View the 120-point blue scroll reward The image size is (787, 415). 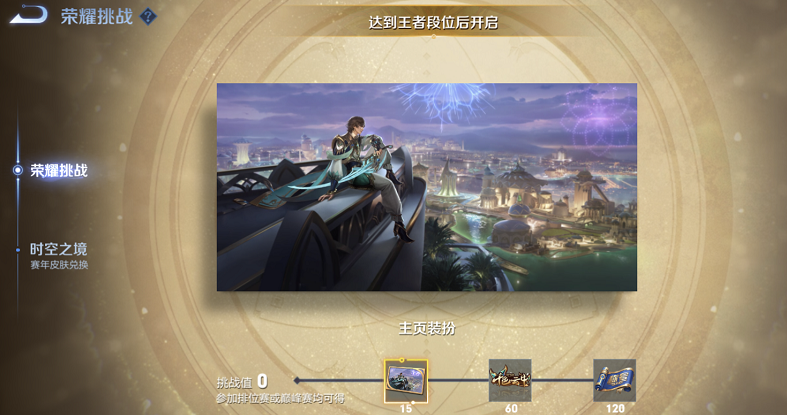click(x=614, y=381)
